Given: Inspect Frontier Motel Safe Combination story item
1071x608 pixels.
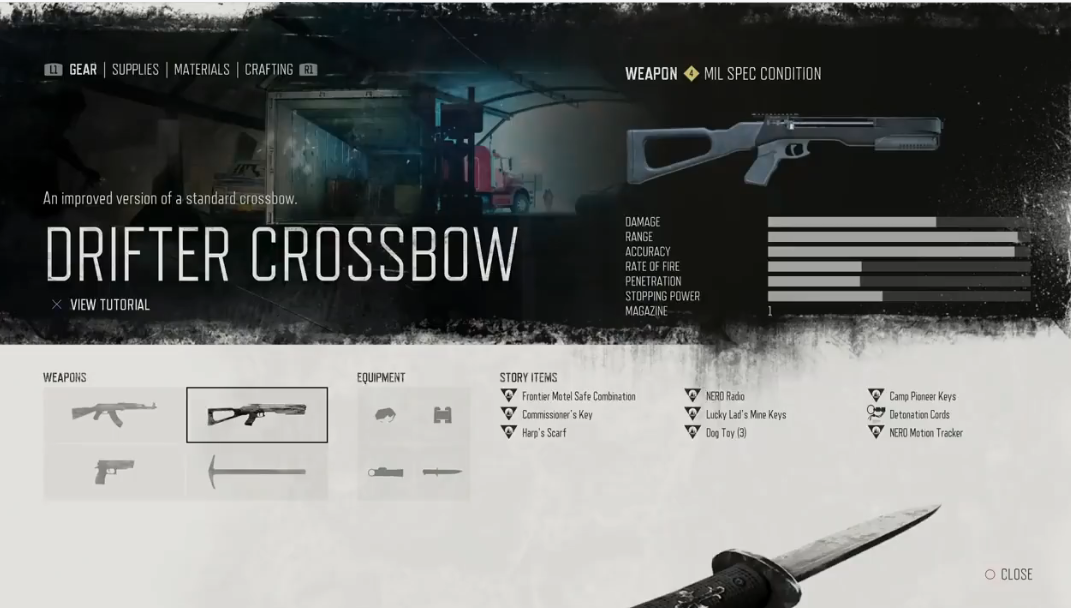Looking at the screenshot, I should coord(578,397).
